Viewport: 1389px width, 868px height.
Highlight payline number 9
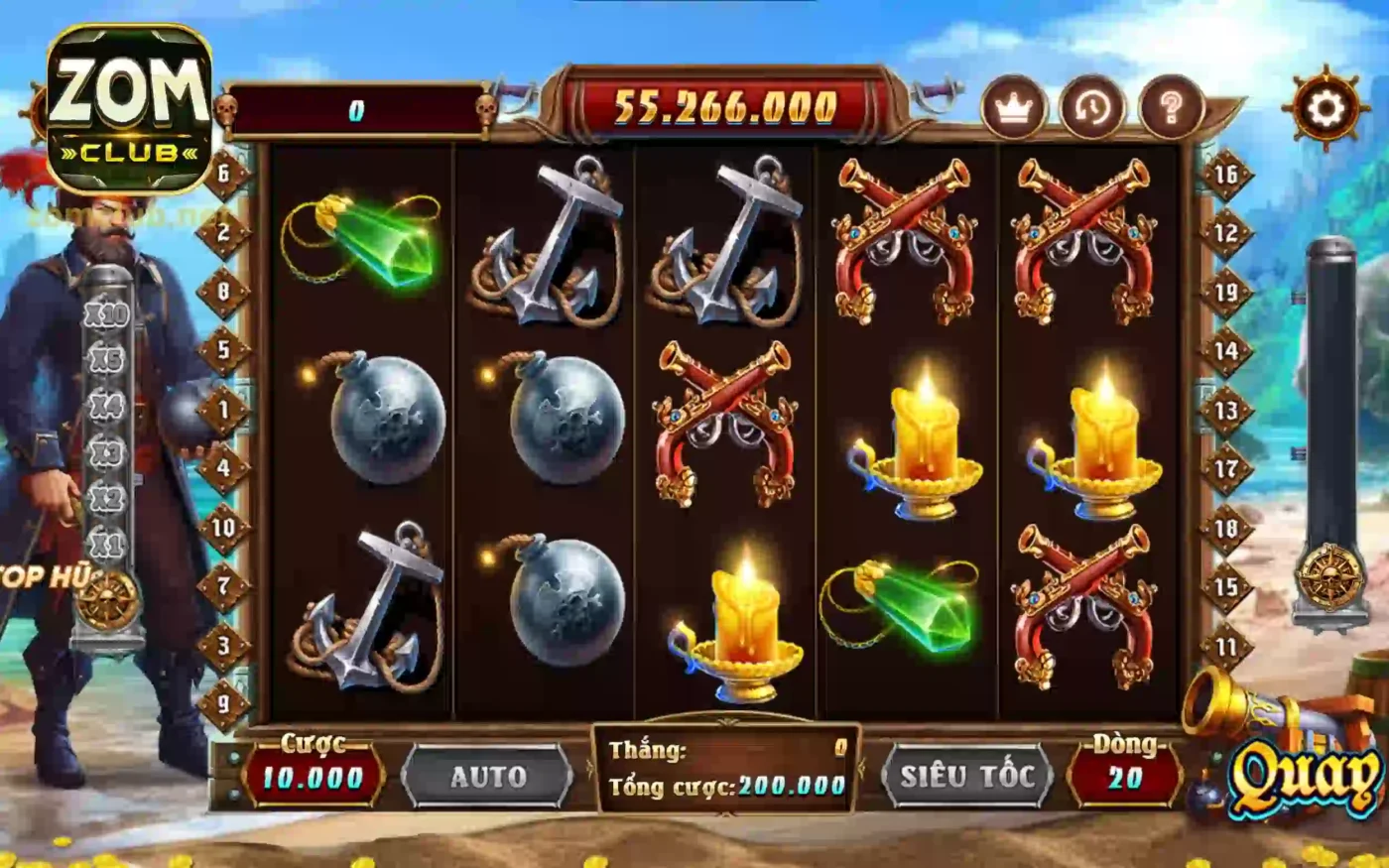click(x=224, y=704)
